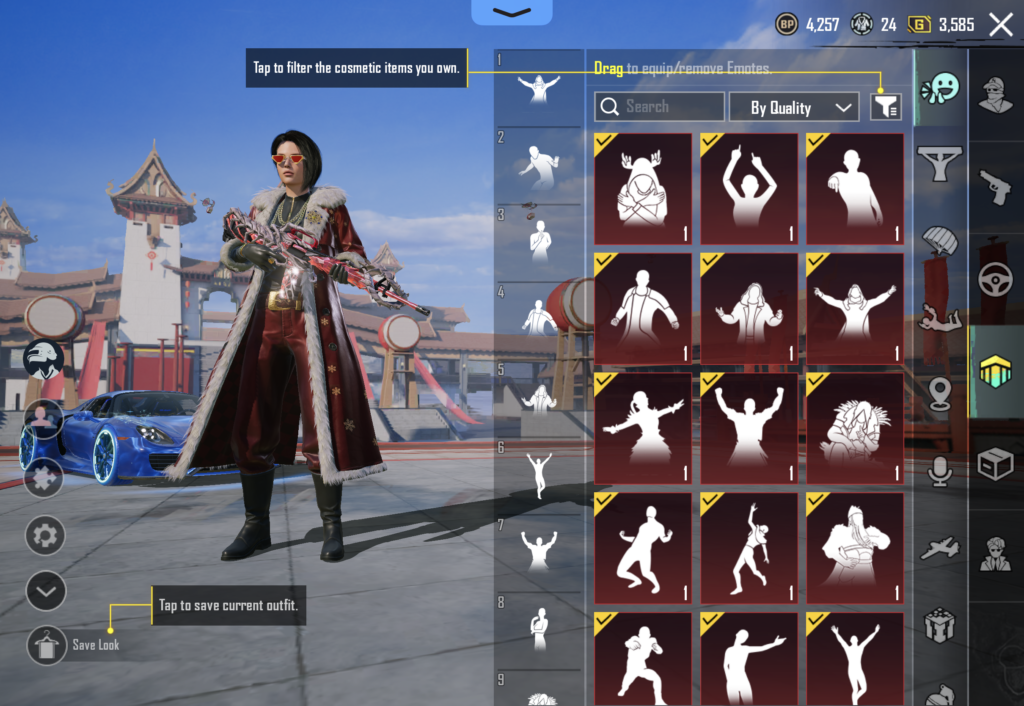Close the inventory with the X button
Image resolution: width=1024 pixels, height=706 pixels.
tap(1000, 25)
